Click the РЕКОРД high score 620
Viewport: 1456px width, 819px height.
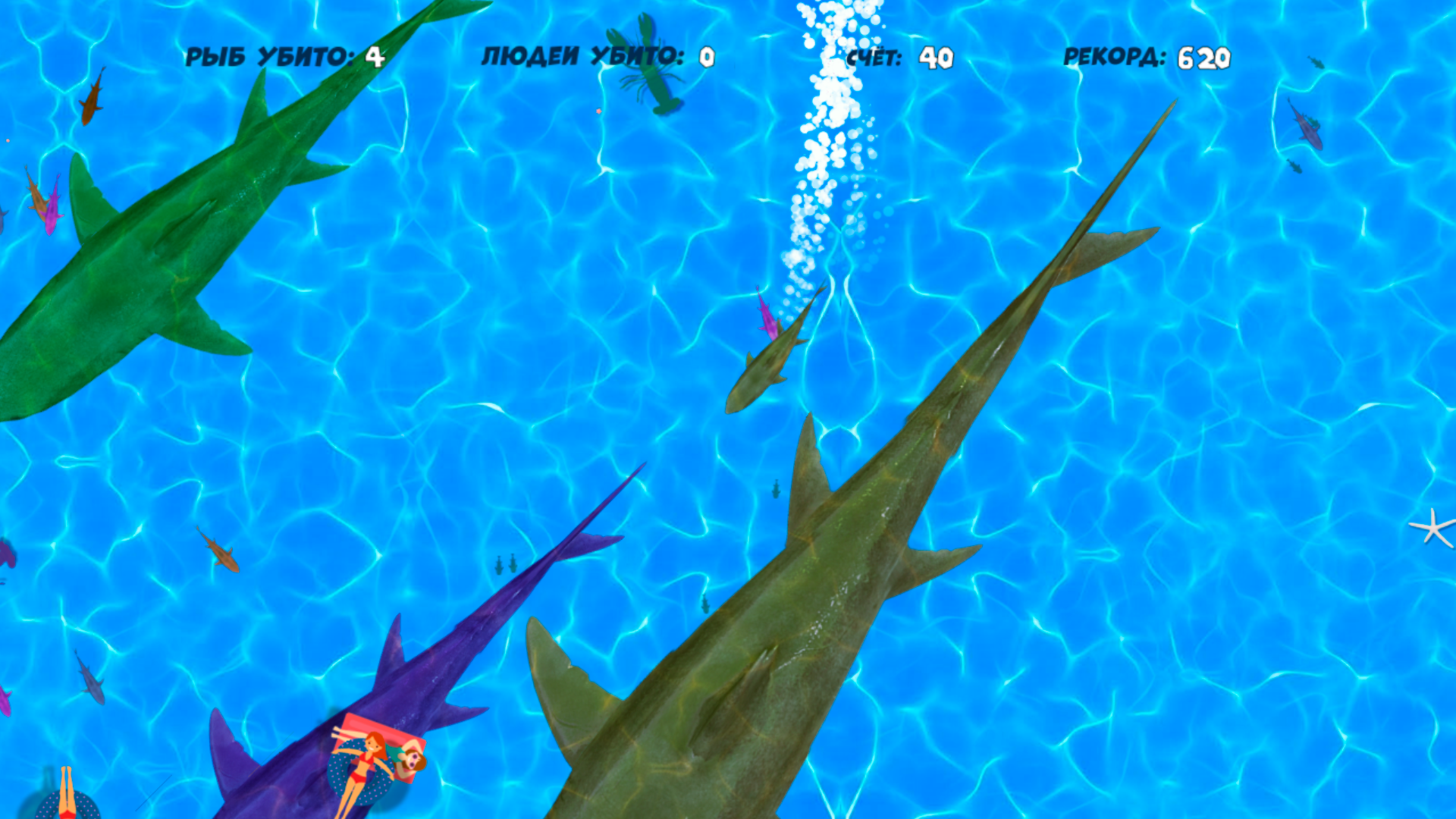coord(1206,55)
